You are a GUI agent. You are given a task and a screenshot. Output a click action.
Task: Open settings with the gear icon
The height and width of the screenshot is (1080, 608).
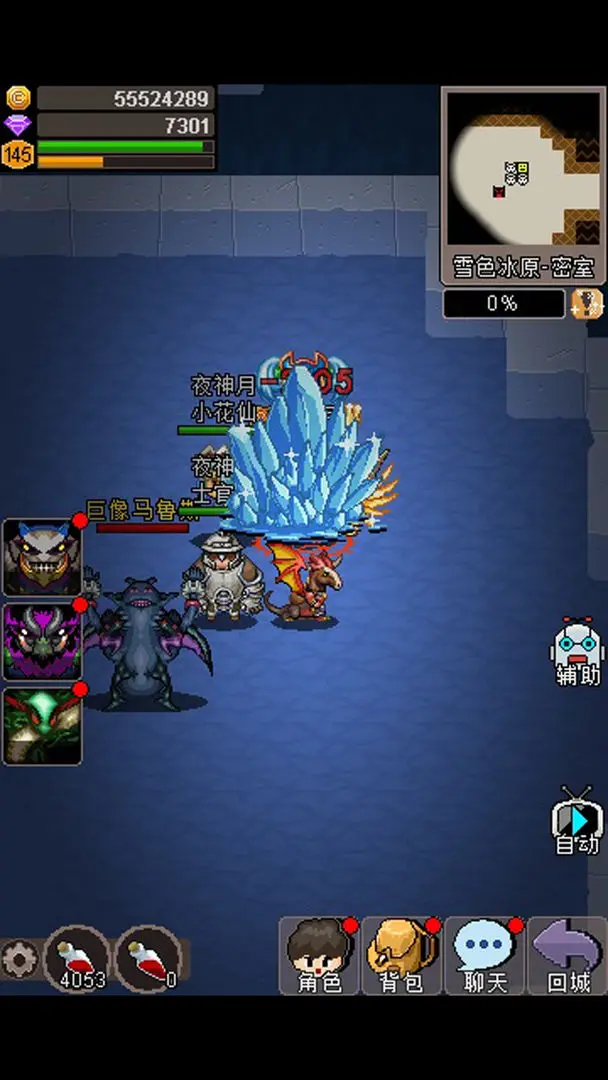click(x=18, y=960)
